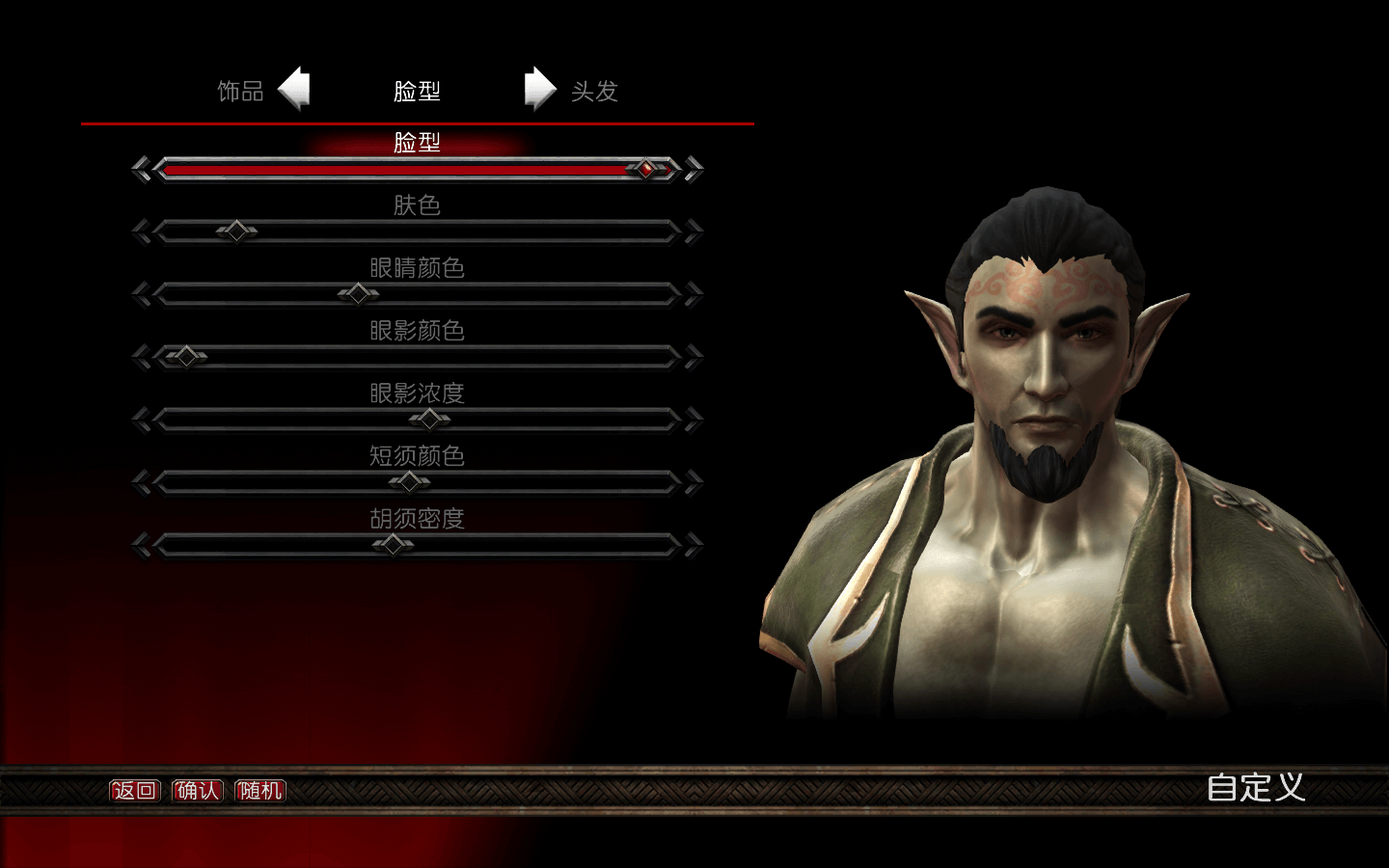This screenshot has width=1389, height=868.
Task: Click the 眼影浓度 slider handle
Action: click(429, 419)
